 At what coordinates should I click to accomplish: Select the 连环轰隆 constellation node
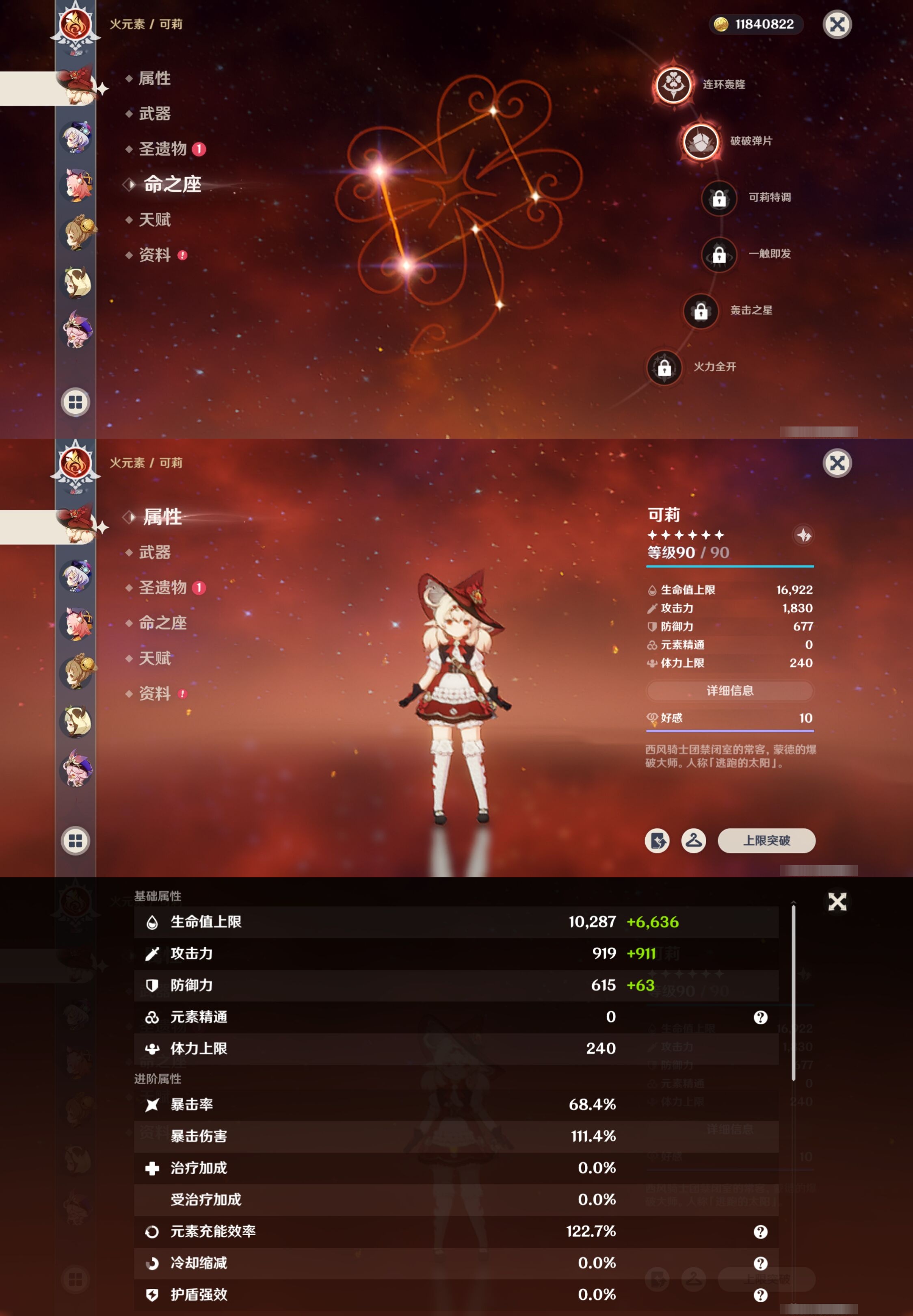point(673,84)
